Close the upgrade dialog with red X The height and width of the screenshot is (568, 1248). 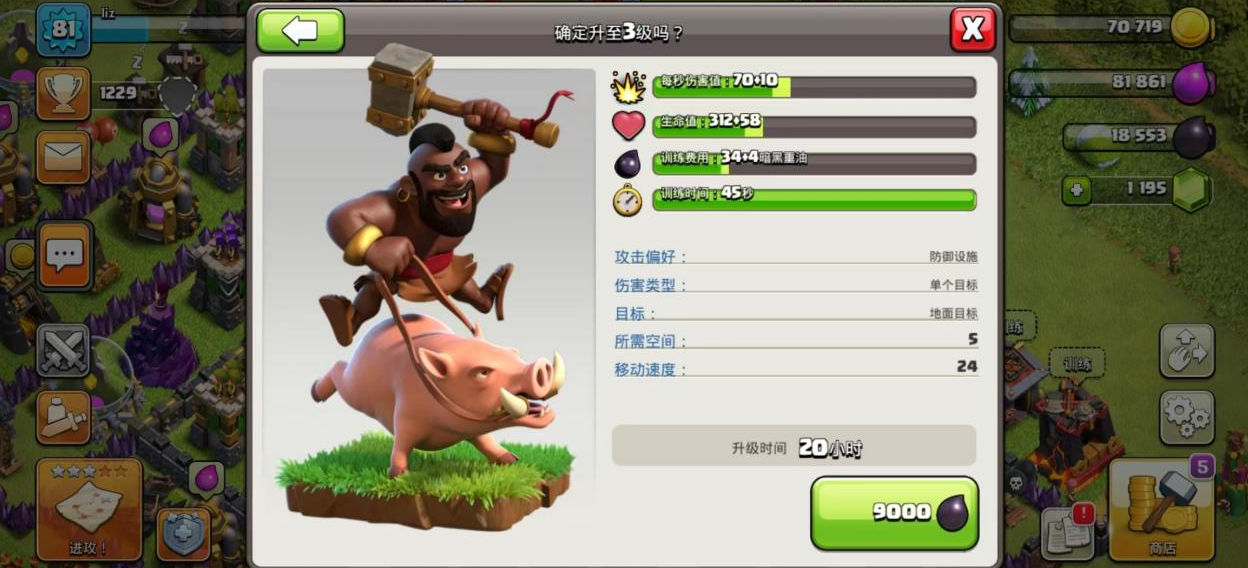click(972, 30)
